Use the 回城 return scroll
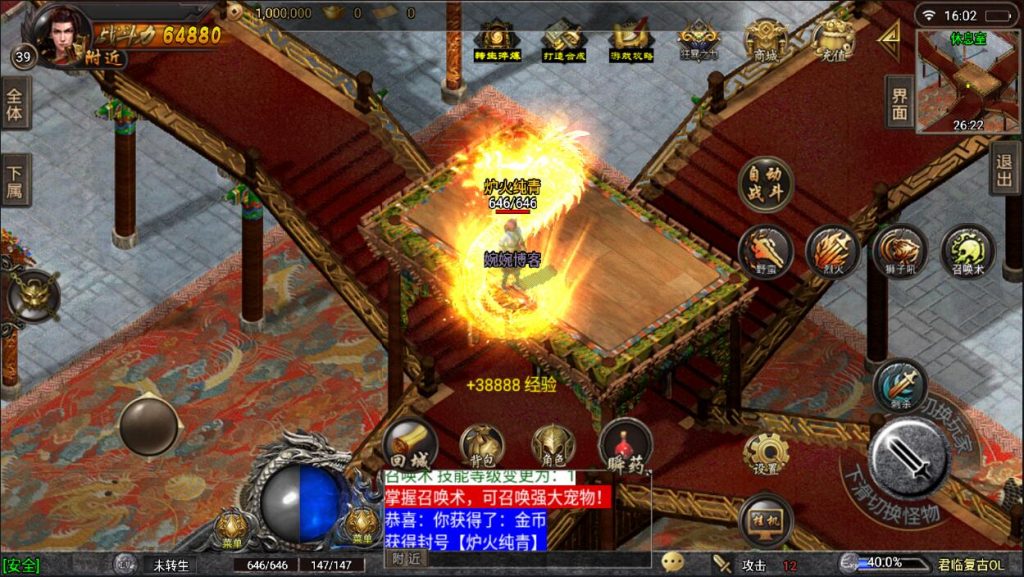The image size is (1024, 577). [410, 446]
